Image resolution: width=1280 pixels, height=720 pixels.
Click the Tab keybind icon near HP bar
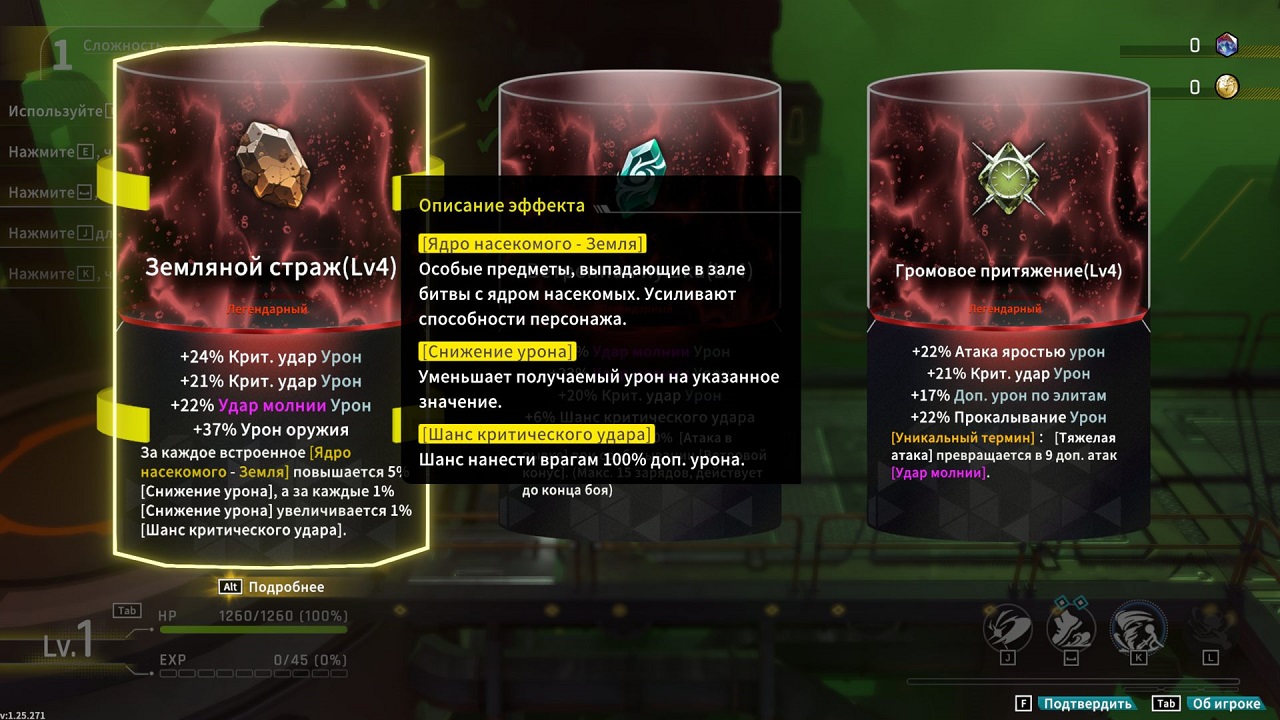point(127,611)
